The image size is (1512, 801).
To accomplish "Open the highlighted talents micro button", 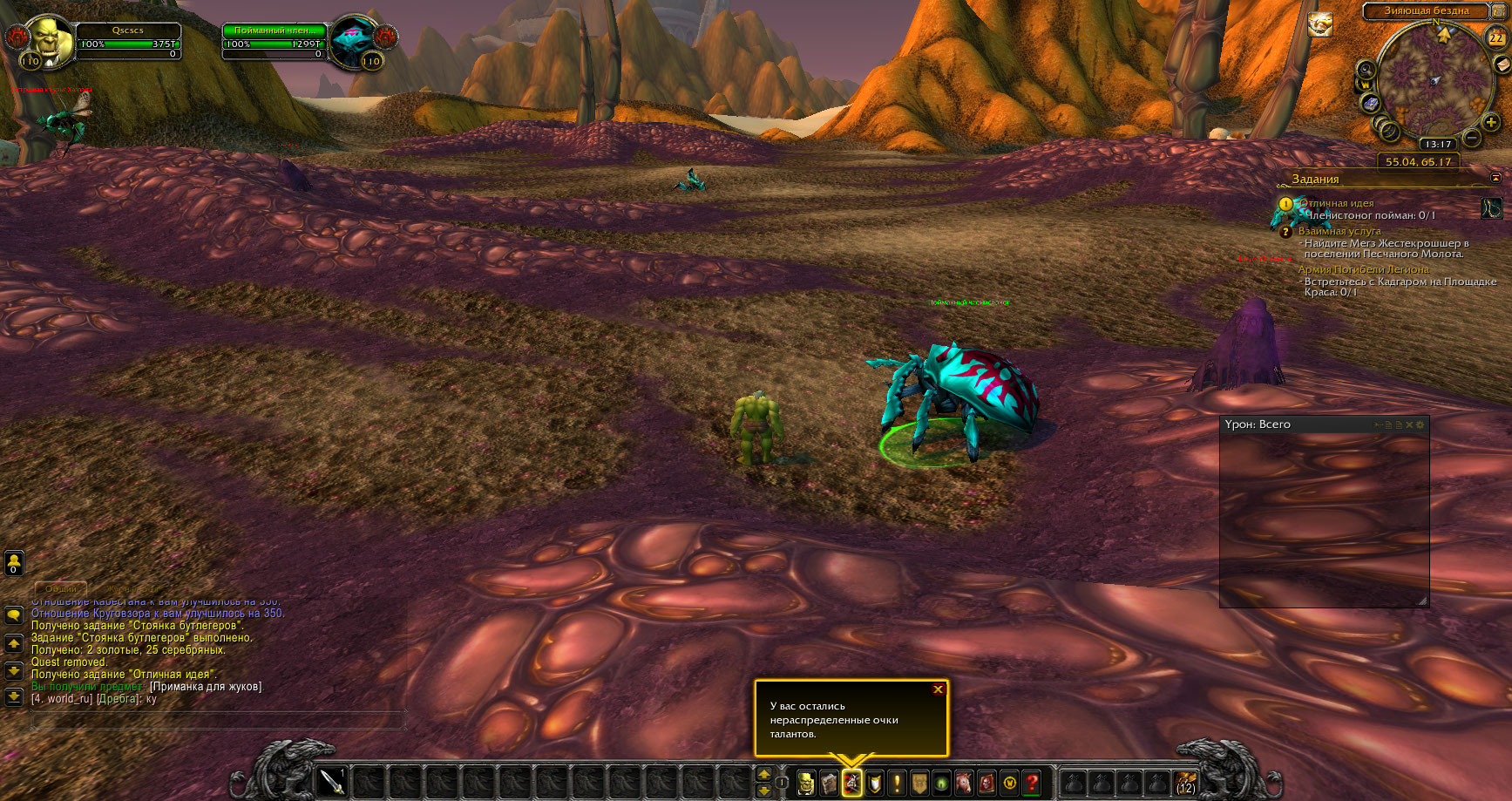I will [x=851, y=783].
